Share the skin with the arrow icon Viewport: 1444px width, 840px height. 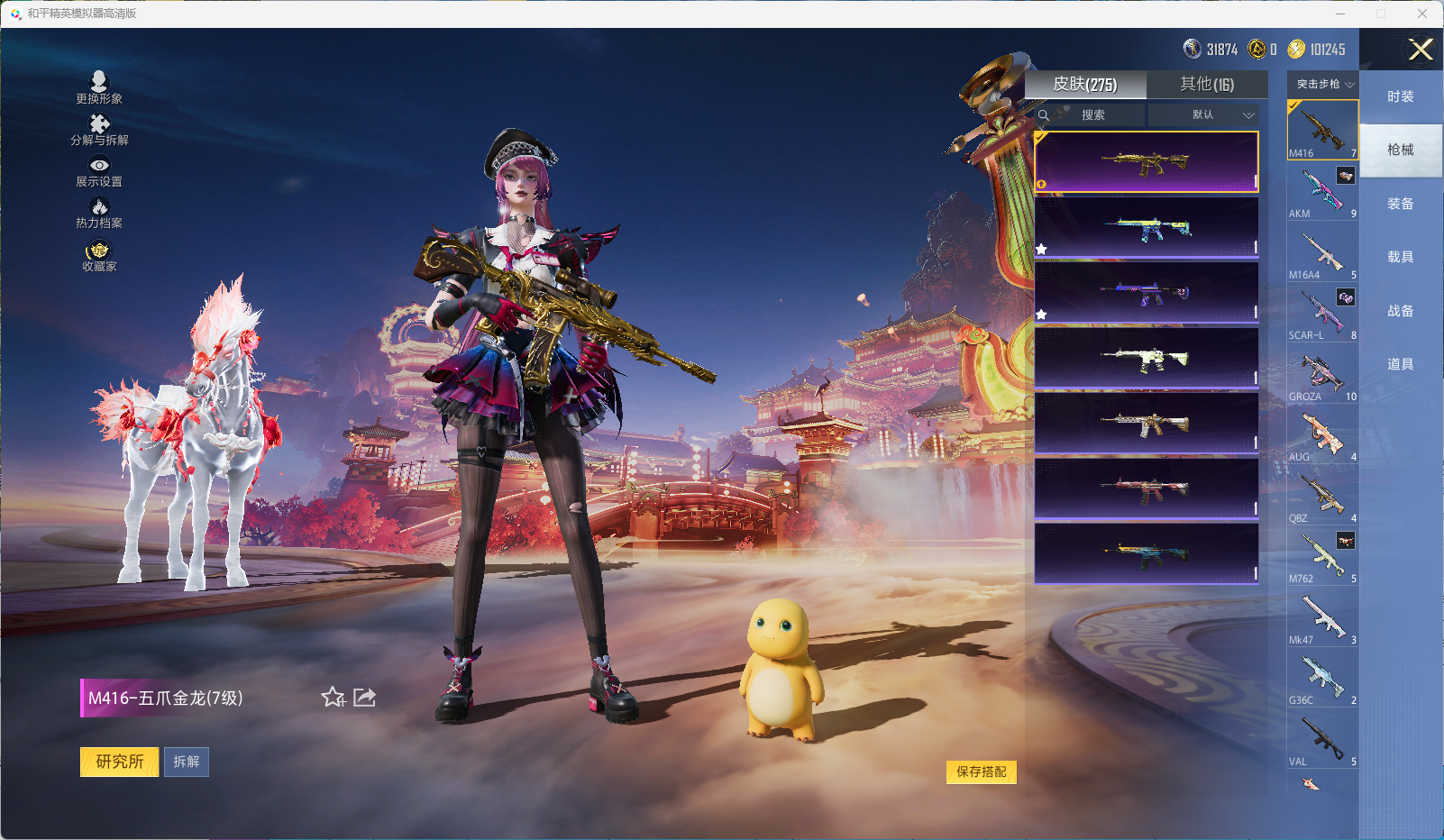[364, 697]
